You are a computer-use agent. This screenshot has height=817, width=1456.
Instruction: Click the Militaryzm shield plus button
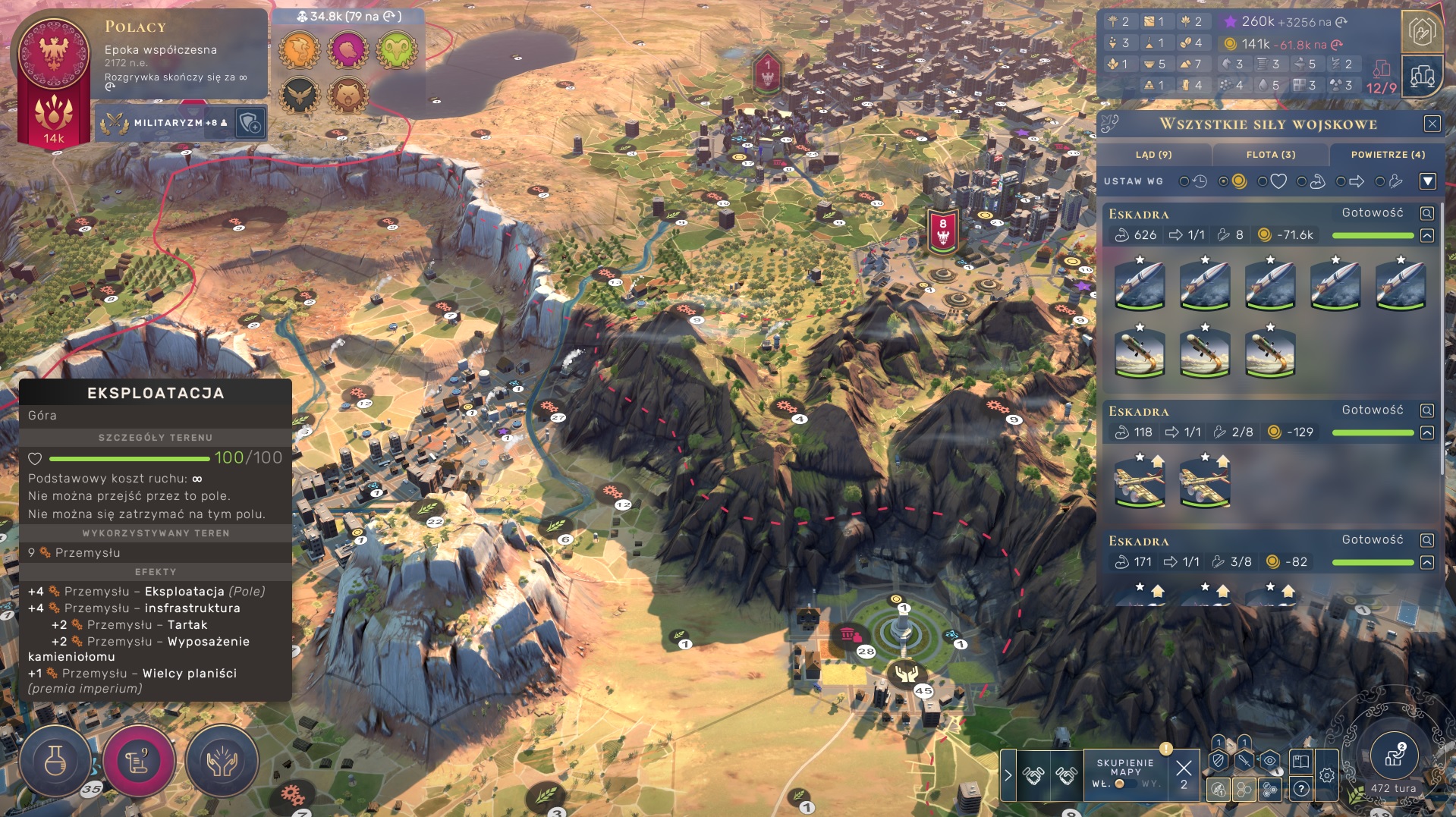pos(250,123)
